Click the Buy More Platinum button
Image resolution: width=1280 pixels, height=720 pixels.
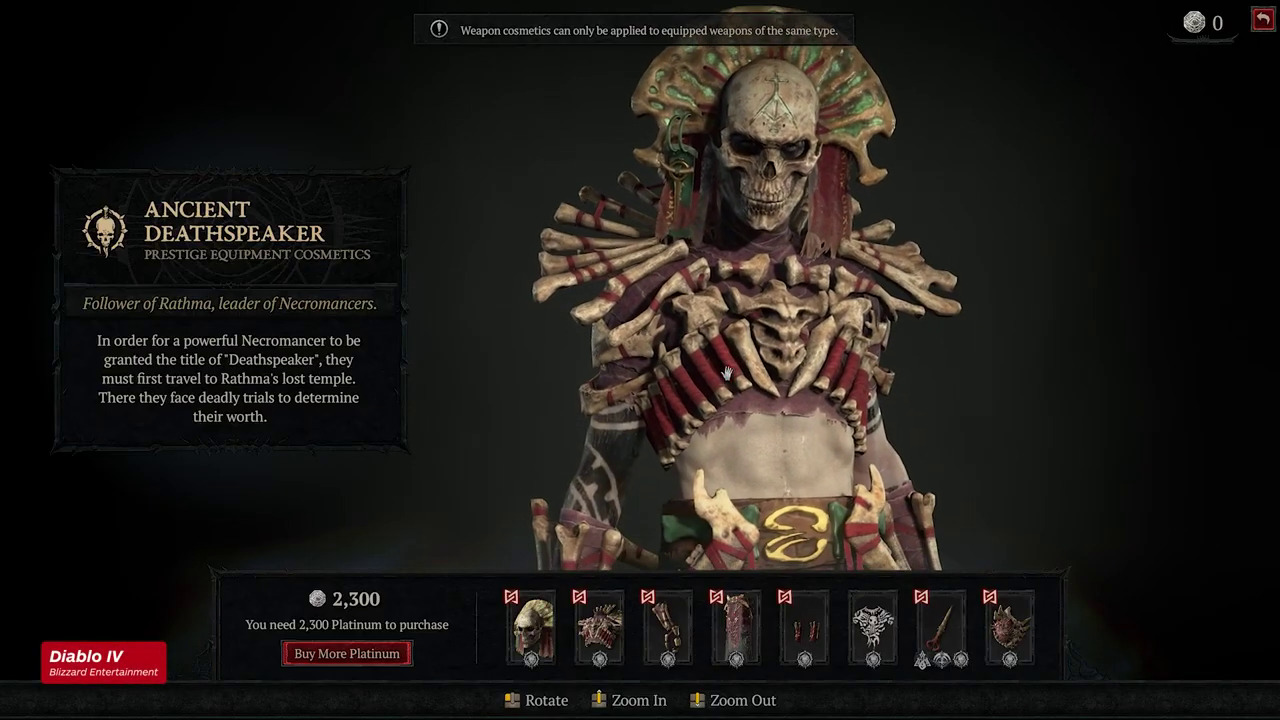(347, 654)
